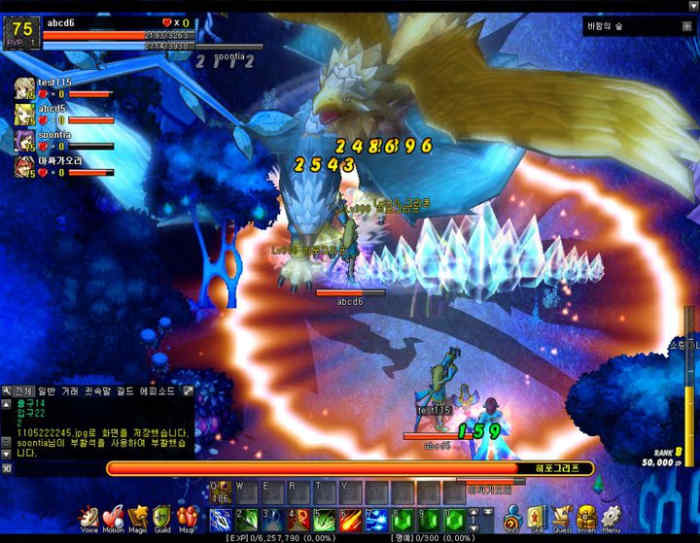The width and height of the screenshot is (700, 543).
Task: Select party member test115's portrait
Action: click(24, 88)
